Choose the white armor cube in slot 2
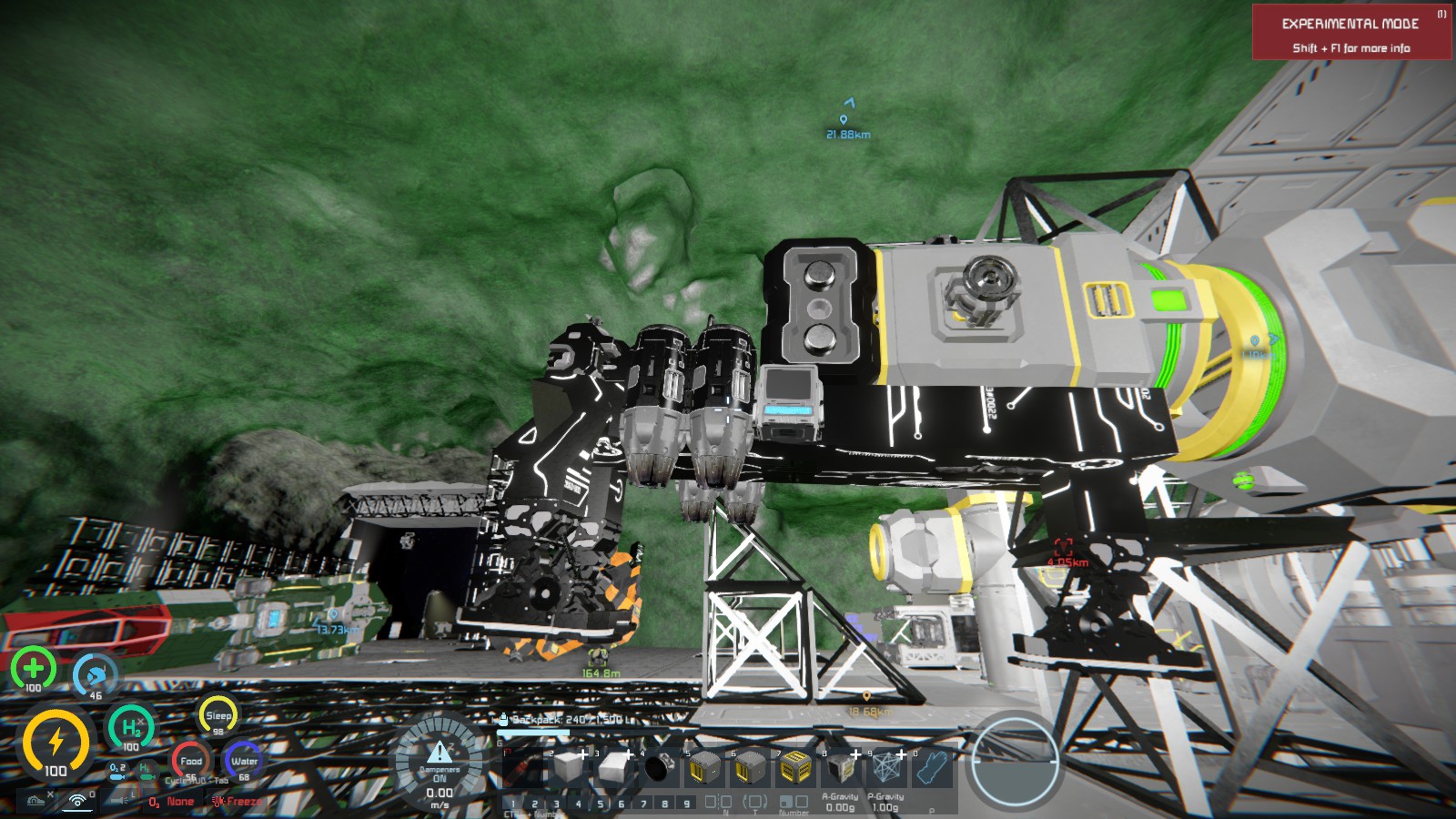Screen dimensions: 1456x819 point(569,769)
